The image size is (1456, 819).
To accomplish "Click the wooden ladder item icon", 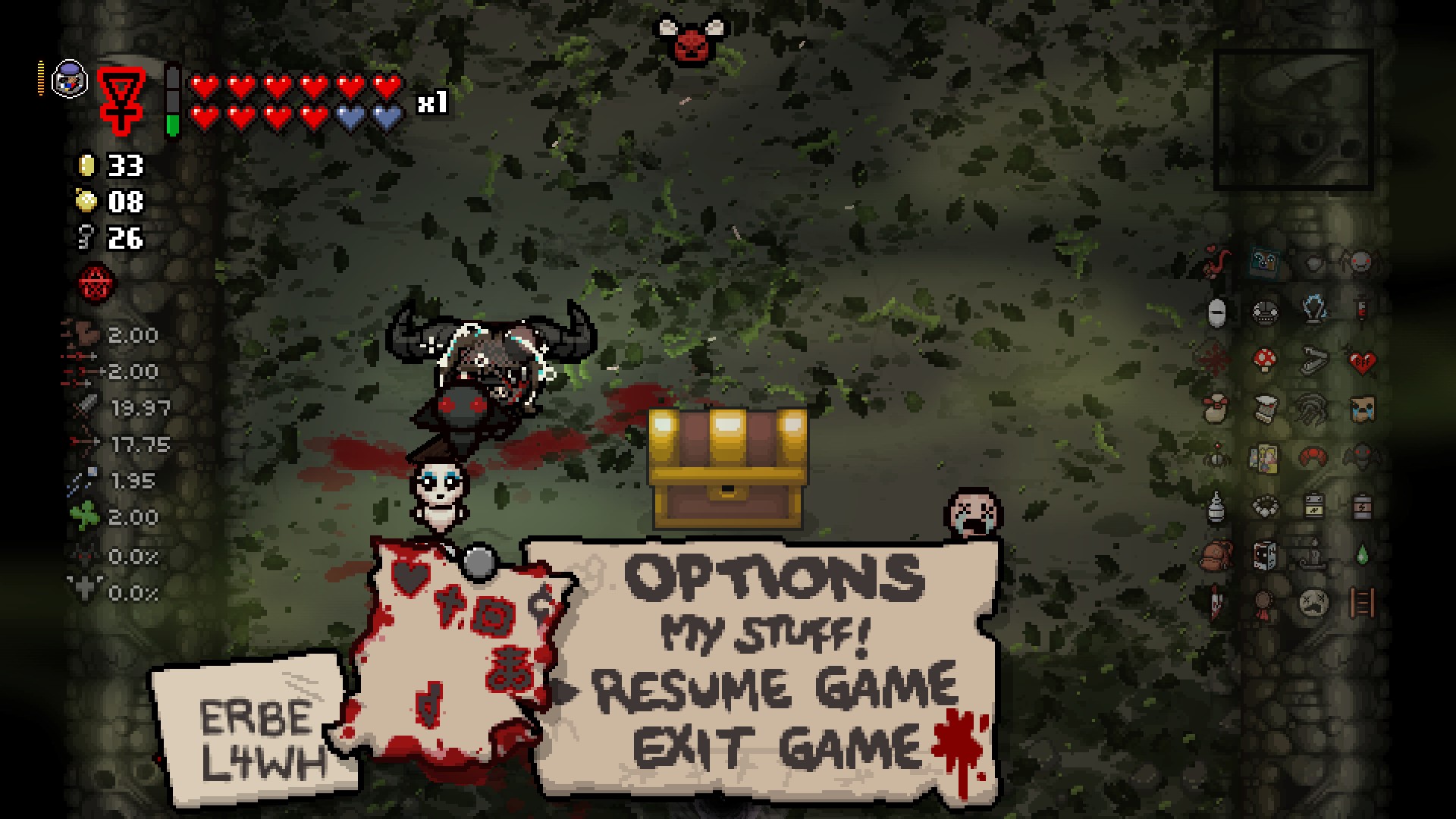I will click(1362, 604).
